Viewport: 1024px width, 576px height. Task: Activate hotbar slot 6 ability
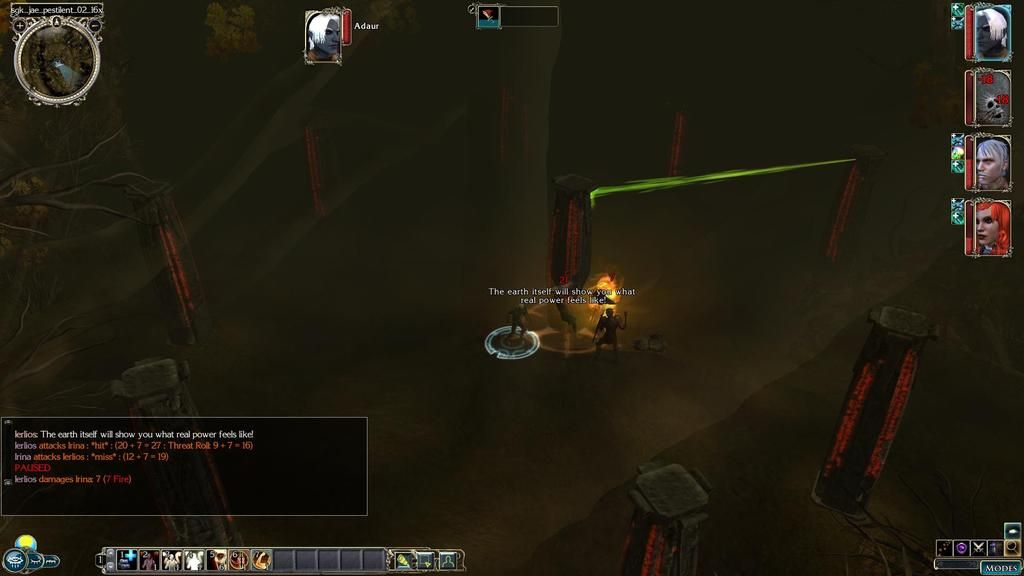pyautogui.click(x=239, y=560)
